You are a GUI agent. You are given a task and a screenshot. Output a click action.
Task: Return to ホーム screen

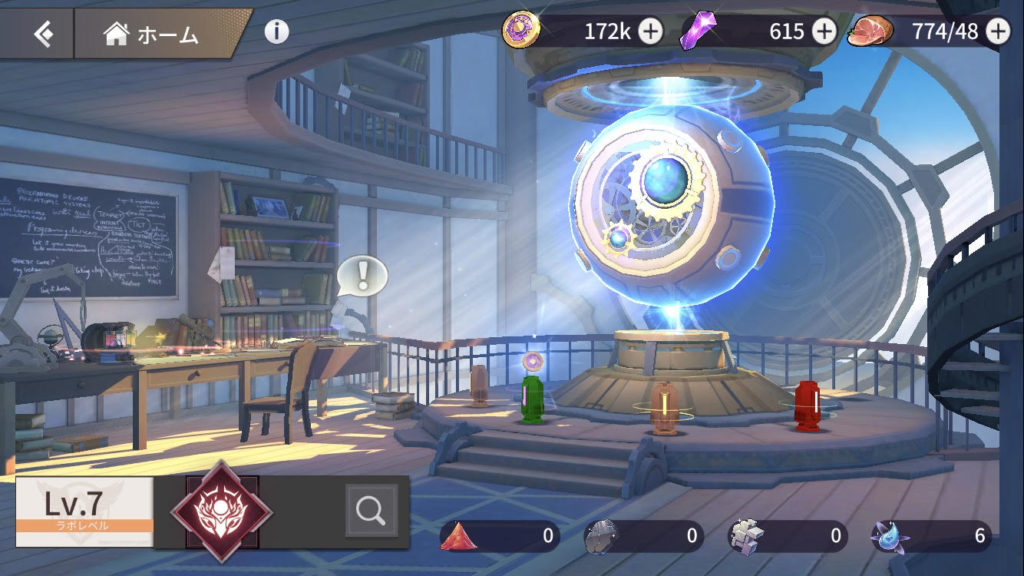tap(152, 34)
